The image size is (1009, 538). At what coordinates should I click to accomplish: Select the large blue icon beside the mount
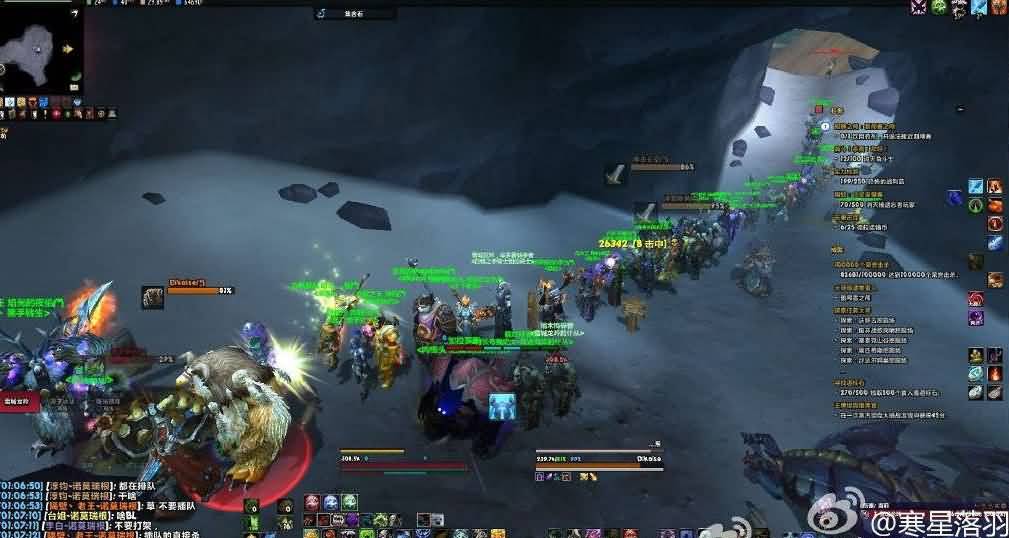pos(502,405)
